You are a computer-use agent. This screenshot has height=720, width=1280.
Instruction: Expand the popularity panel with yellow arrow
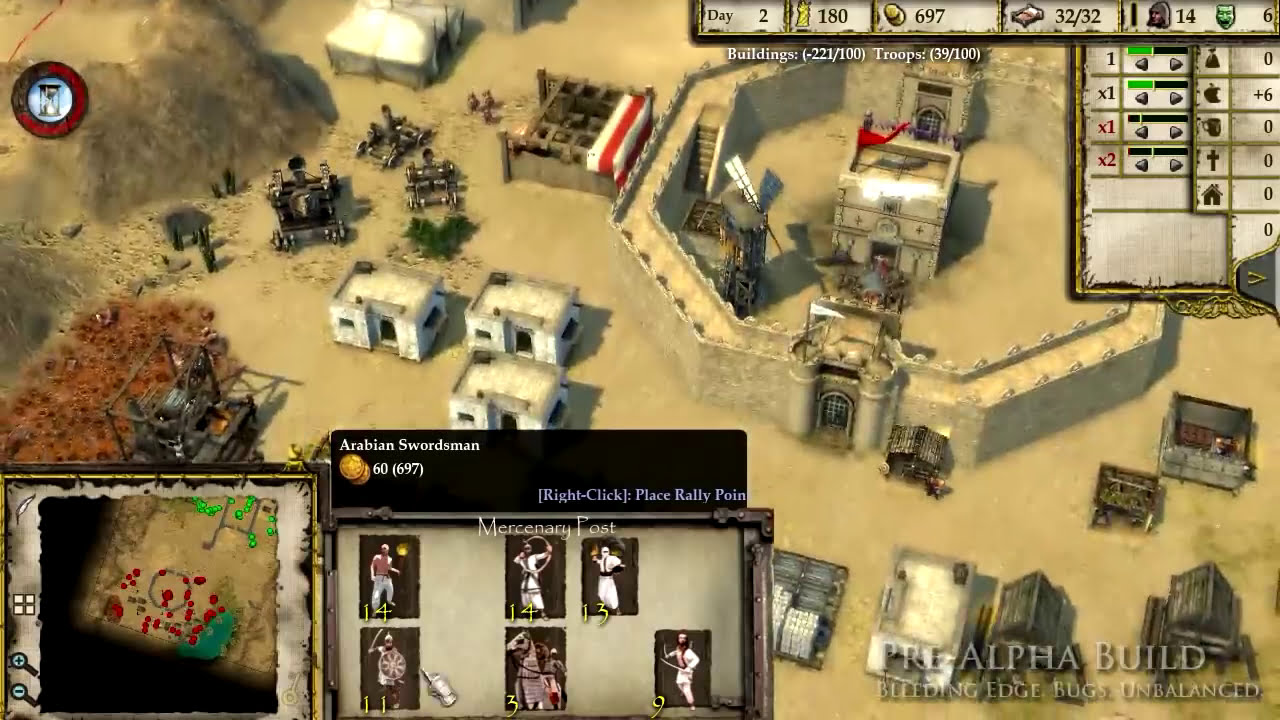click(1256, 279)
